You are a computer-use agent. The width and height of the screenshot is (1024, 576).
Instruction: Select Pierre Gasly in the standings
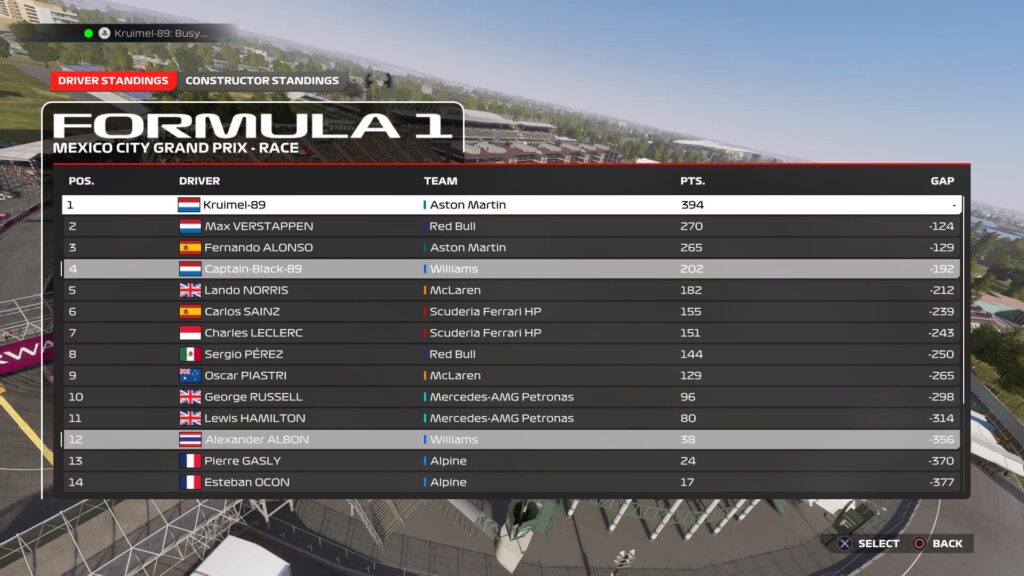click(x=511, y=461)
